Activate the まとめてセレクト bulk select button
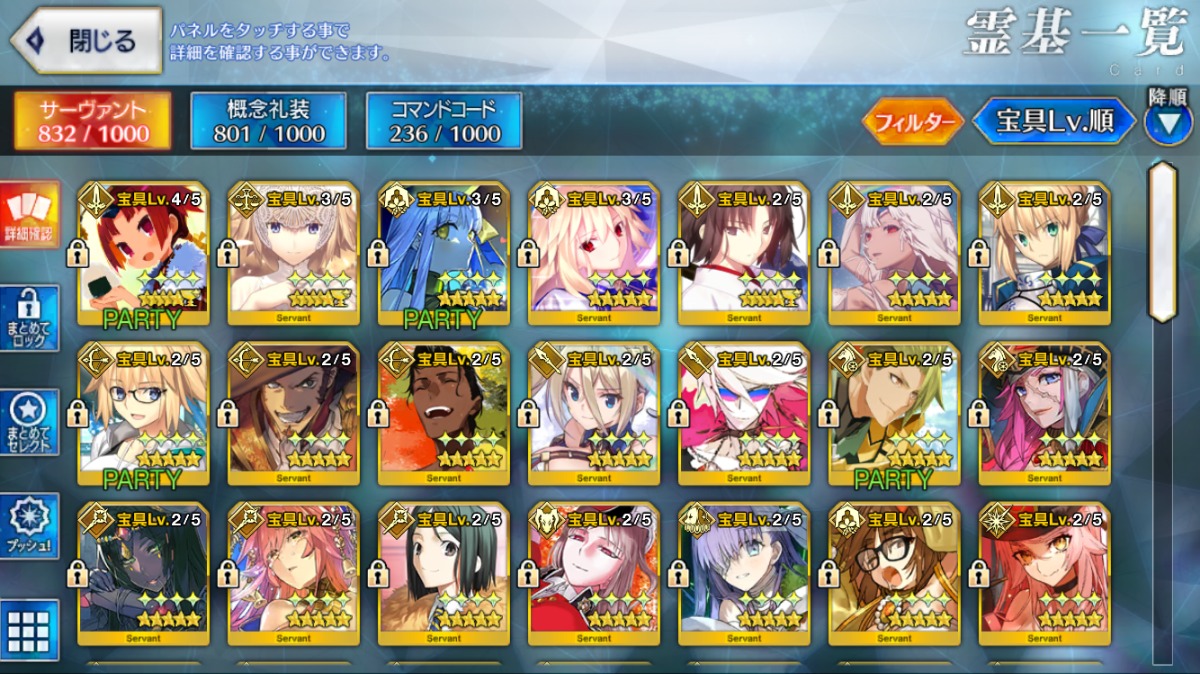This screenshot has height=674, width=1200. tap(29, 422)
